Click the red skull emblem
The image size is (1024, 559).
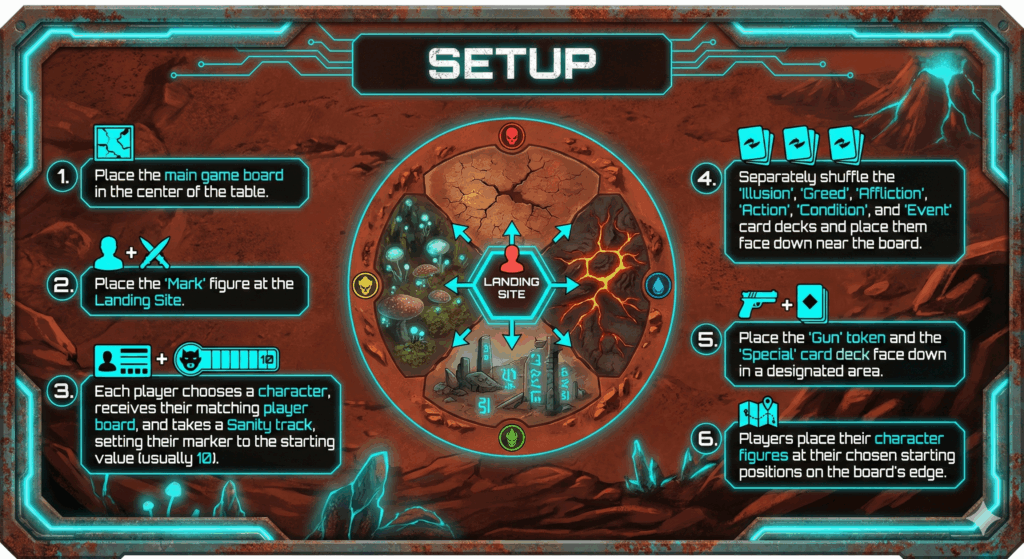pyautogui.click(x=511, y=136)
